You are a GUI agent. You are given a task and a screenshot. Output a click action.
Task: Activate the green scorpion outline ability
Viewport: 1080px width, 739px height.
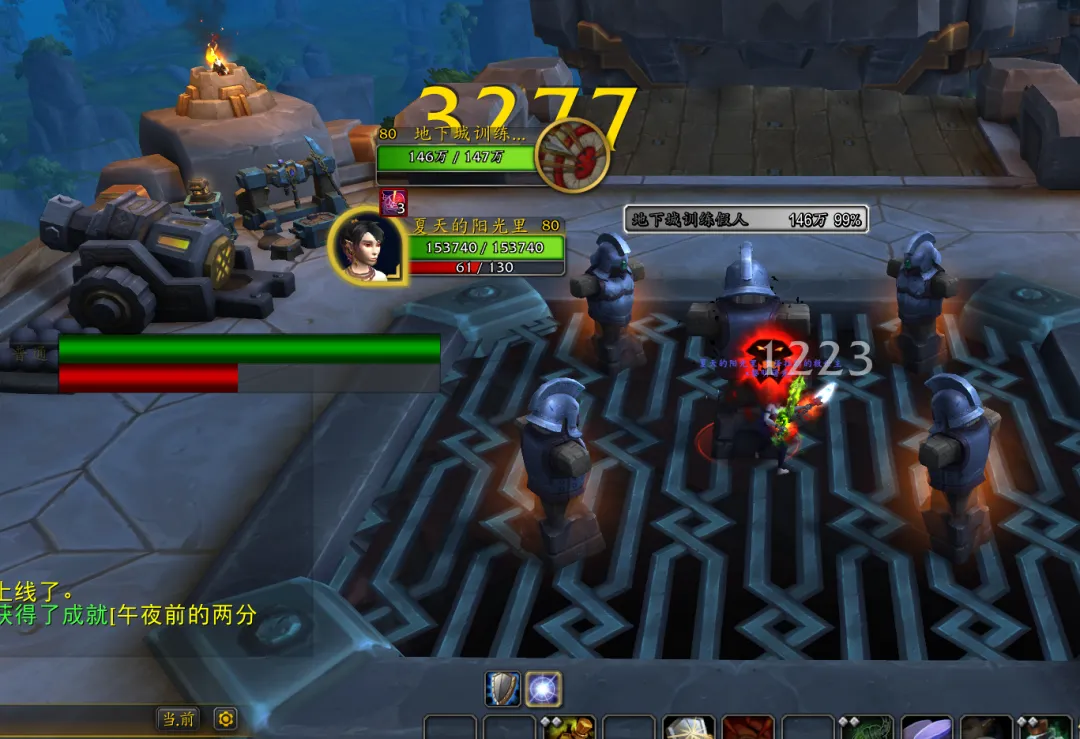pos(867,729)
